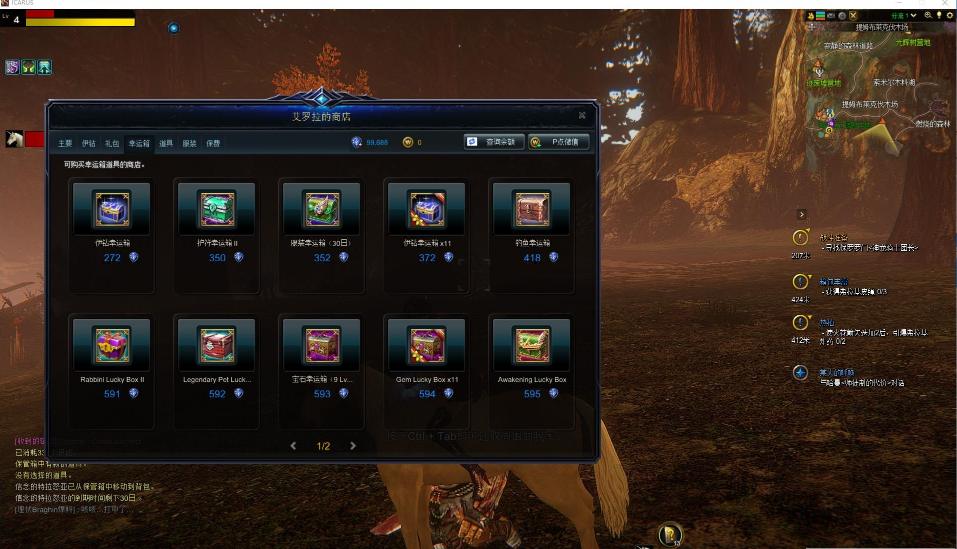Collapse the quest tracker using its arrow
The width and height of the screenshot is (957, 549).
click(801, 214)
